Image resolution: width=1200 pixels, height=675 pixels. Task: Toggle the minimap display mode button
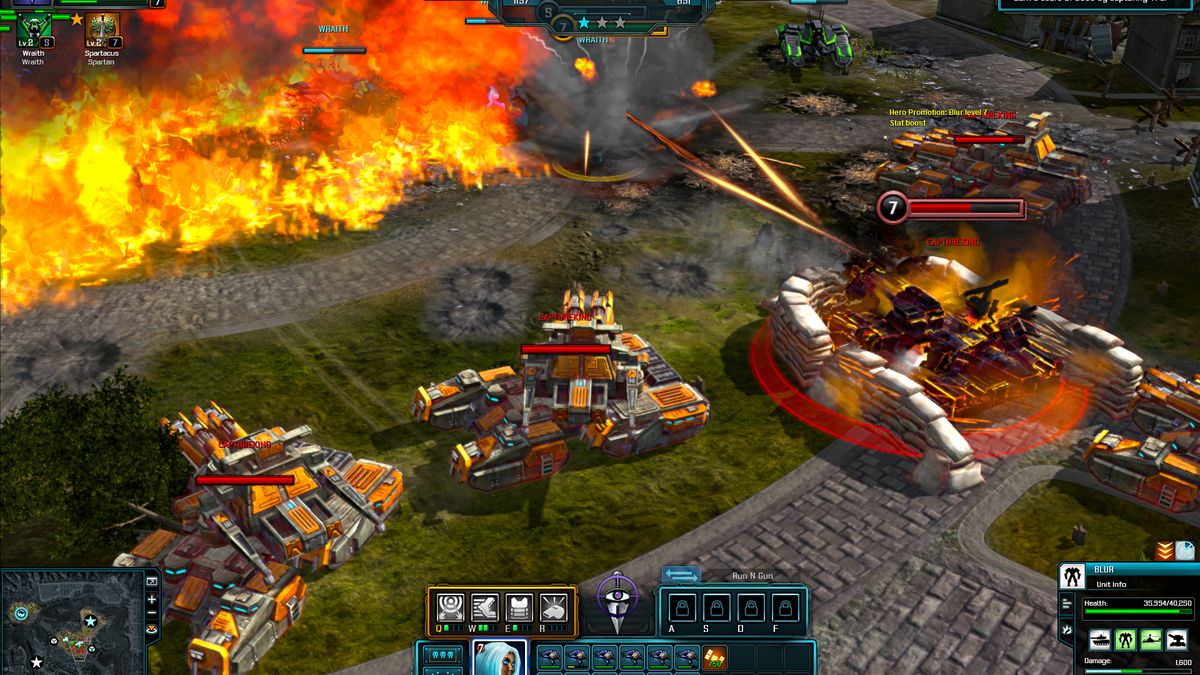click(152, 581)
